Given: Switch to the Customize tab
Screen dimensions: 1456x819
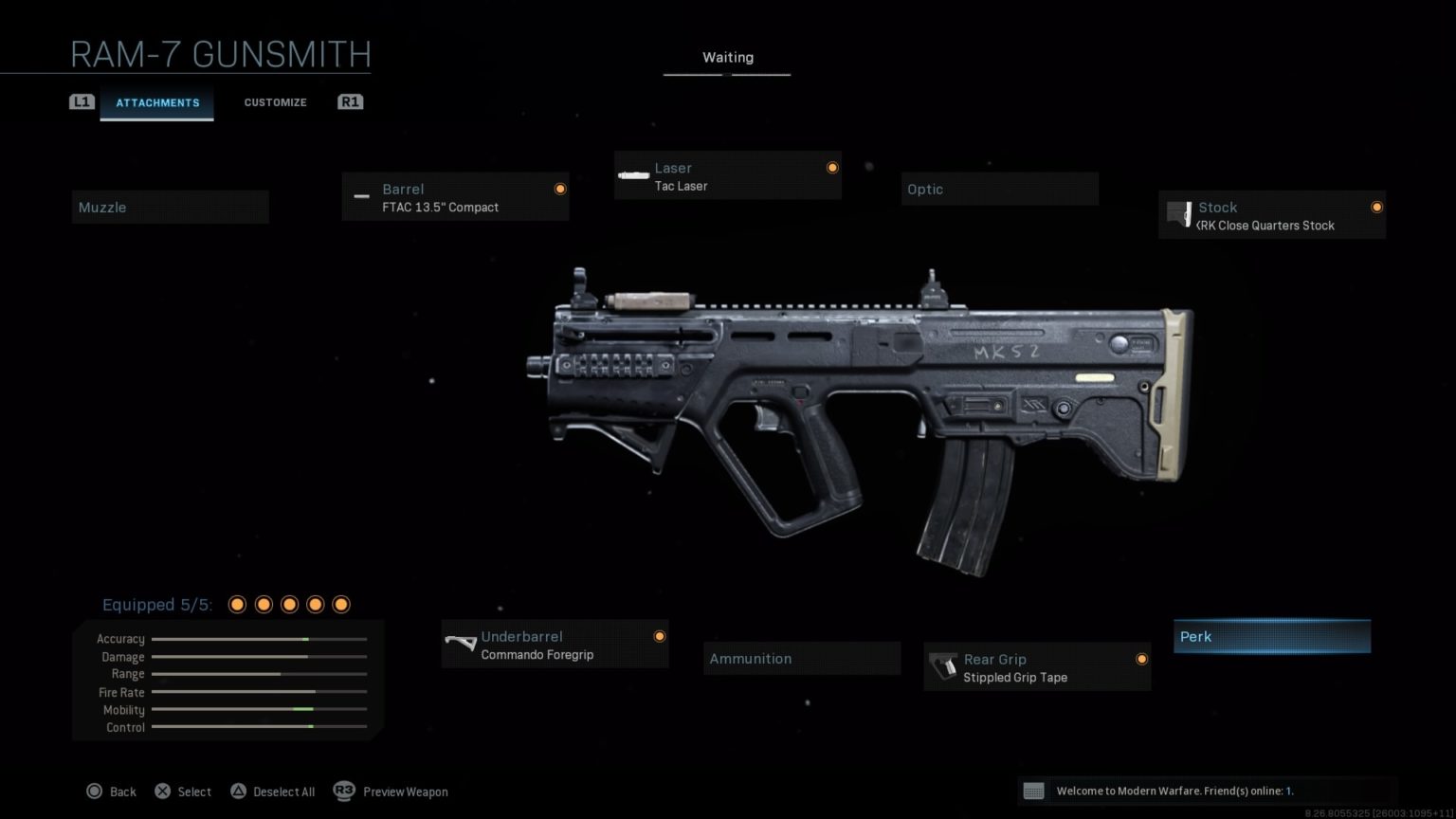Looking at the screenshot, I should (x=275, y=101).
